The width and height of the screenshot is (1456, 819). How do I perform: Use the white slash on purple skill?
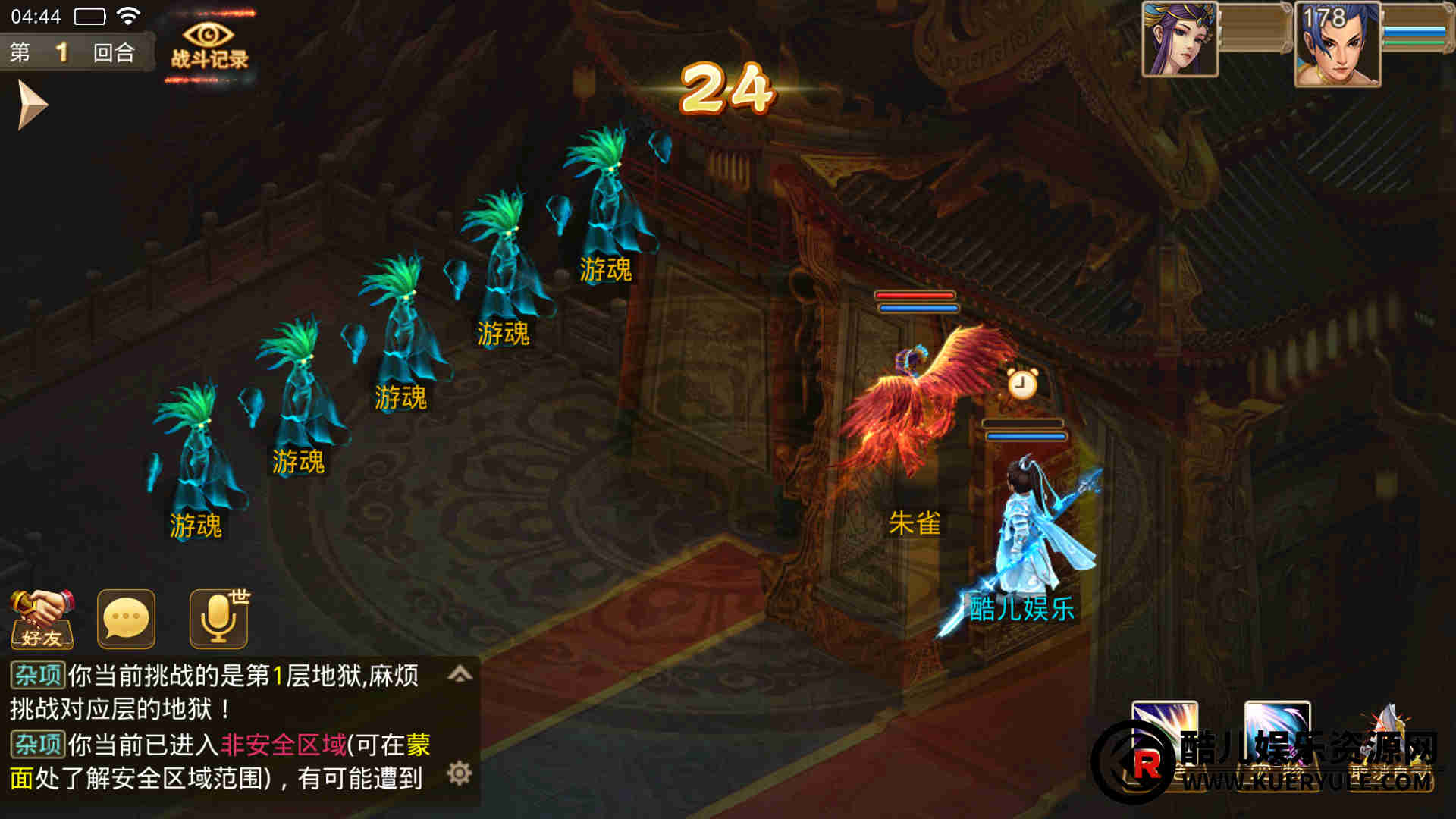[x=1165, y=732]
